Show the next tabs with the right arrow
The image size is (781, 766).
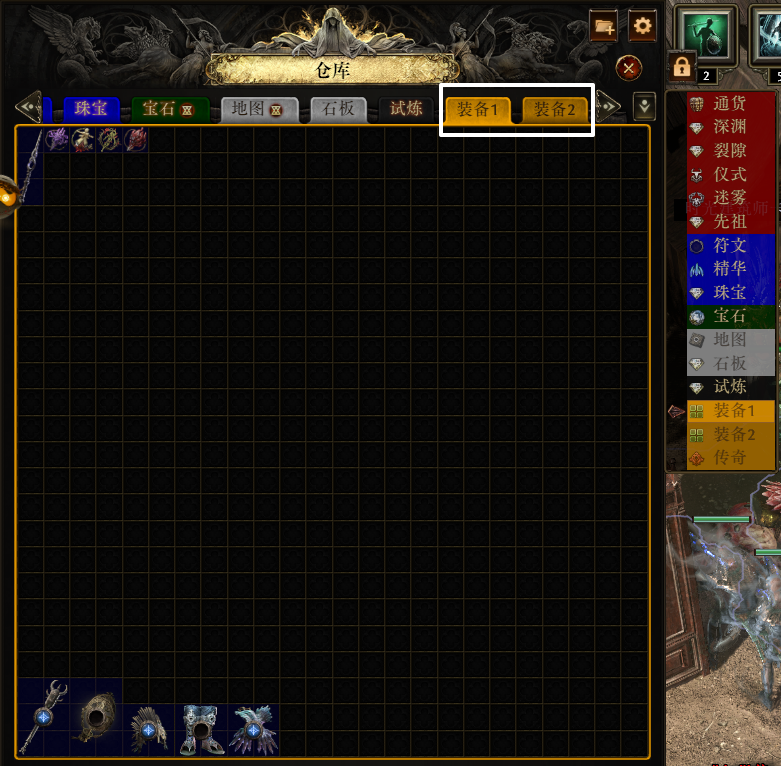click(x=609, y=106)
